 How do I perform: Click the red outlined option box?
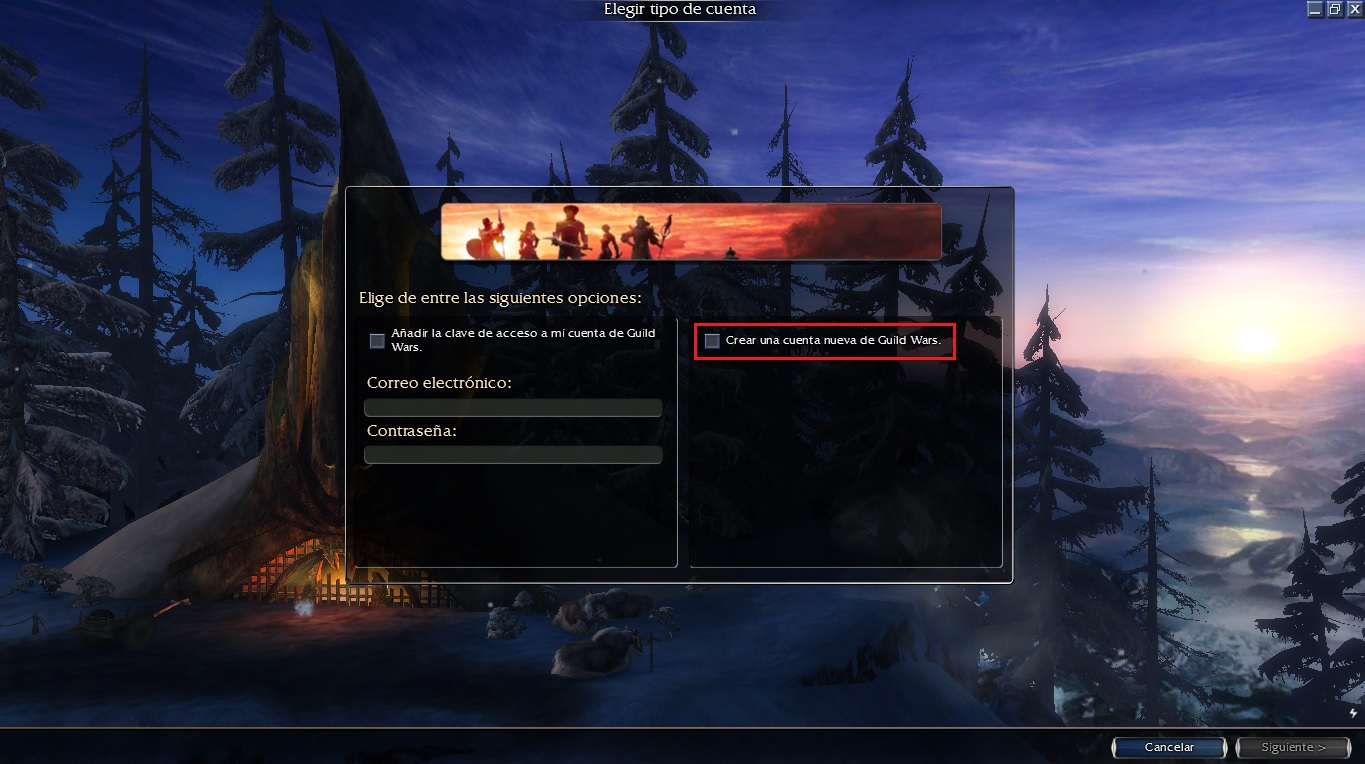[x=825, y=341]
